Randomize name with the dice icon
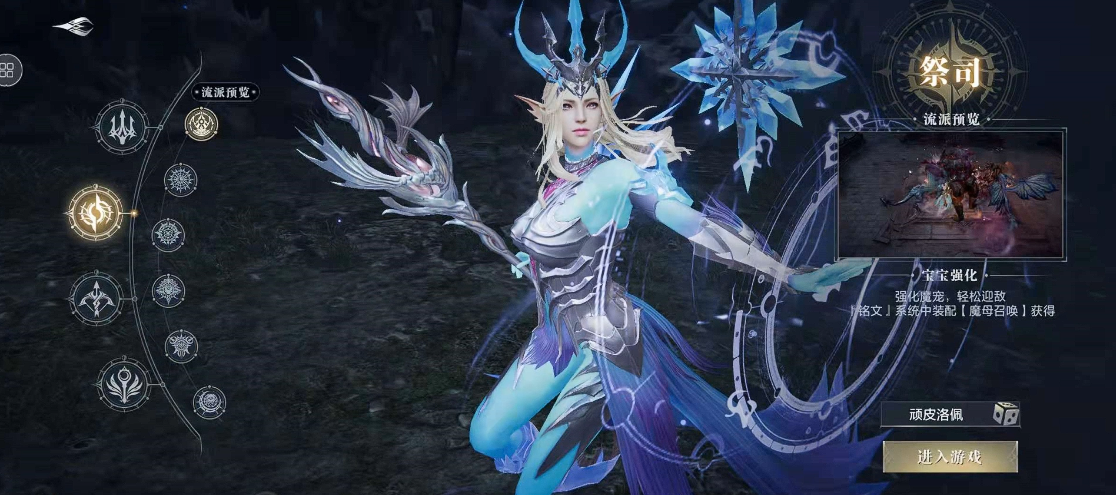Viewport: 1117px width, 495px height. (1004, 414)
